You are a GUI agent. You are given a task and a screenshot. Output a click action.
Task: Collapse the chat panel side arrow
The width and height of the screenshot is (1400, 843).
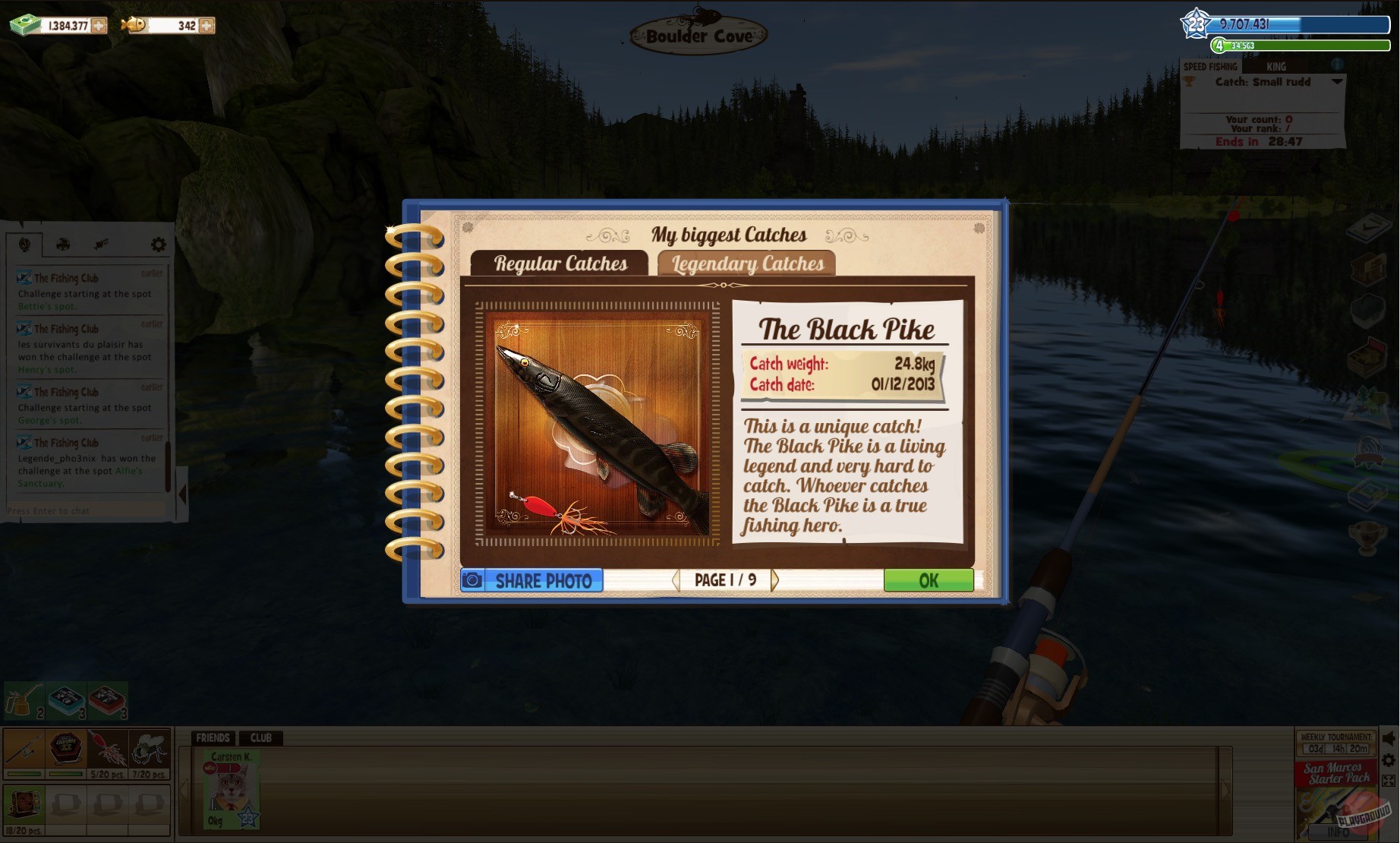pyautogui.click(x=182, y=494)
